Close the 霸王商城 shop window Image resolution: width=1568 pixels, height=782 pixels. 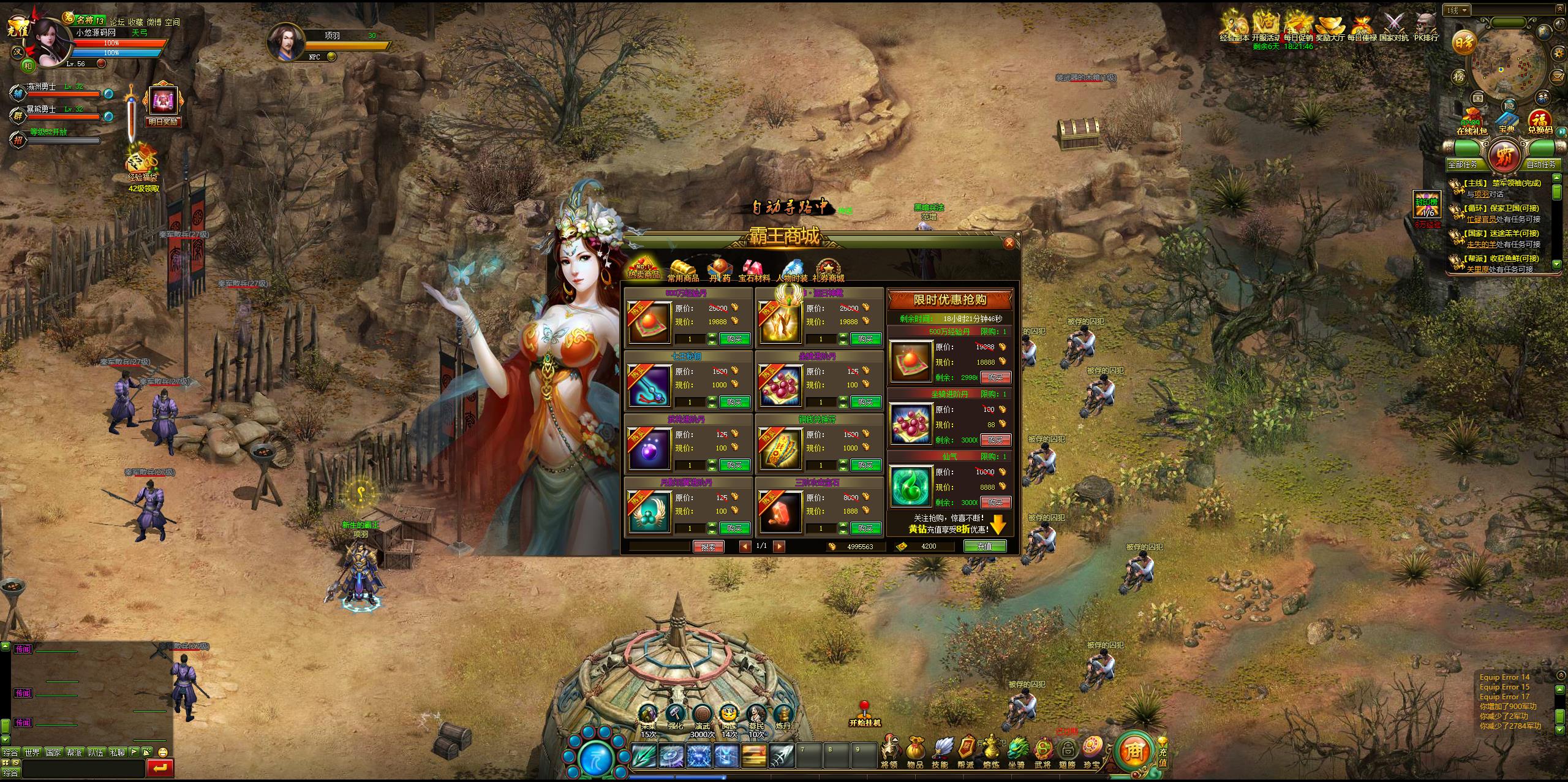tap(1009, 243)
